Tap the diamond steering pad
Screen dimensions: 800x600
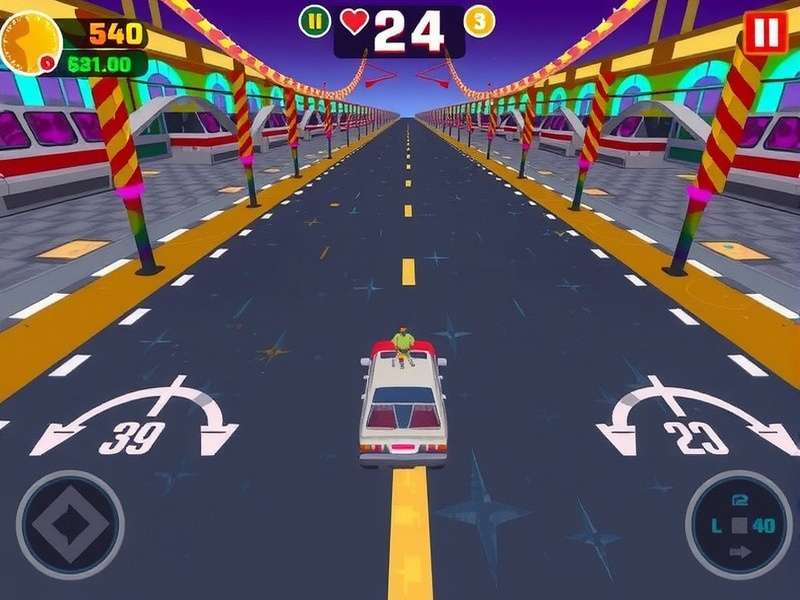(69, 524)
